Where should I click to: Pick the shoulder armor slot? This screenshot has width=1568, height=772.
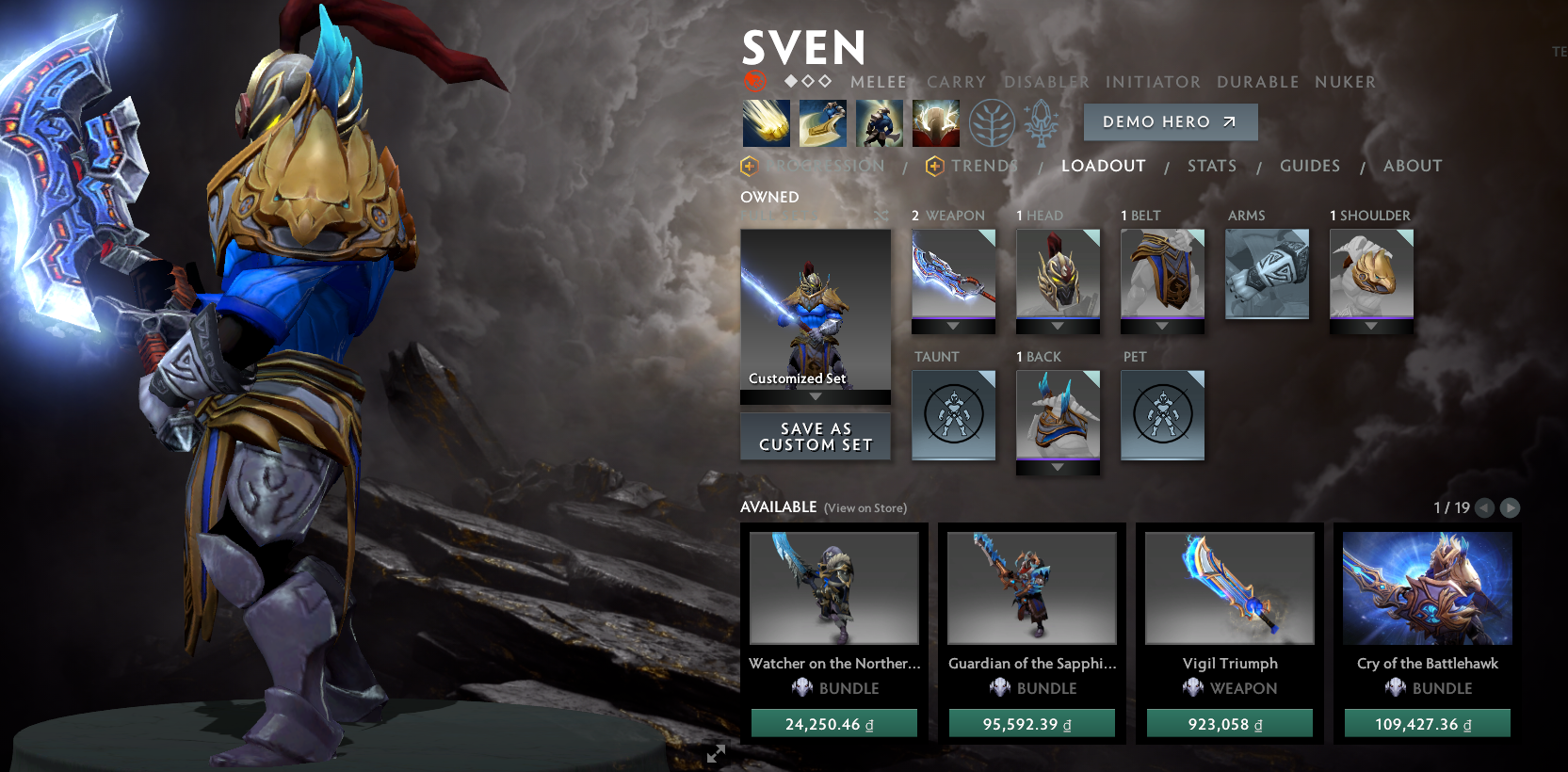1371,274
